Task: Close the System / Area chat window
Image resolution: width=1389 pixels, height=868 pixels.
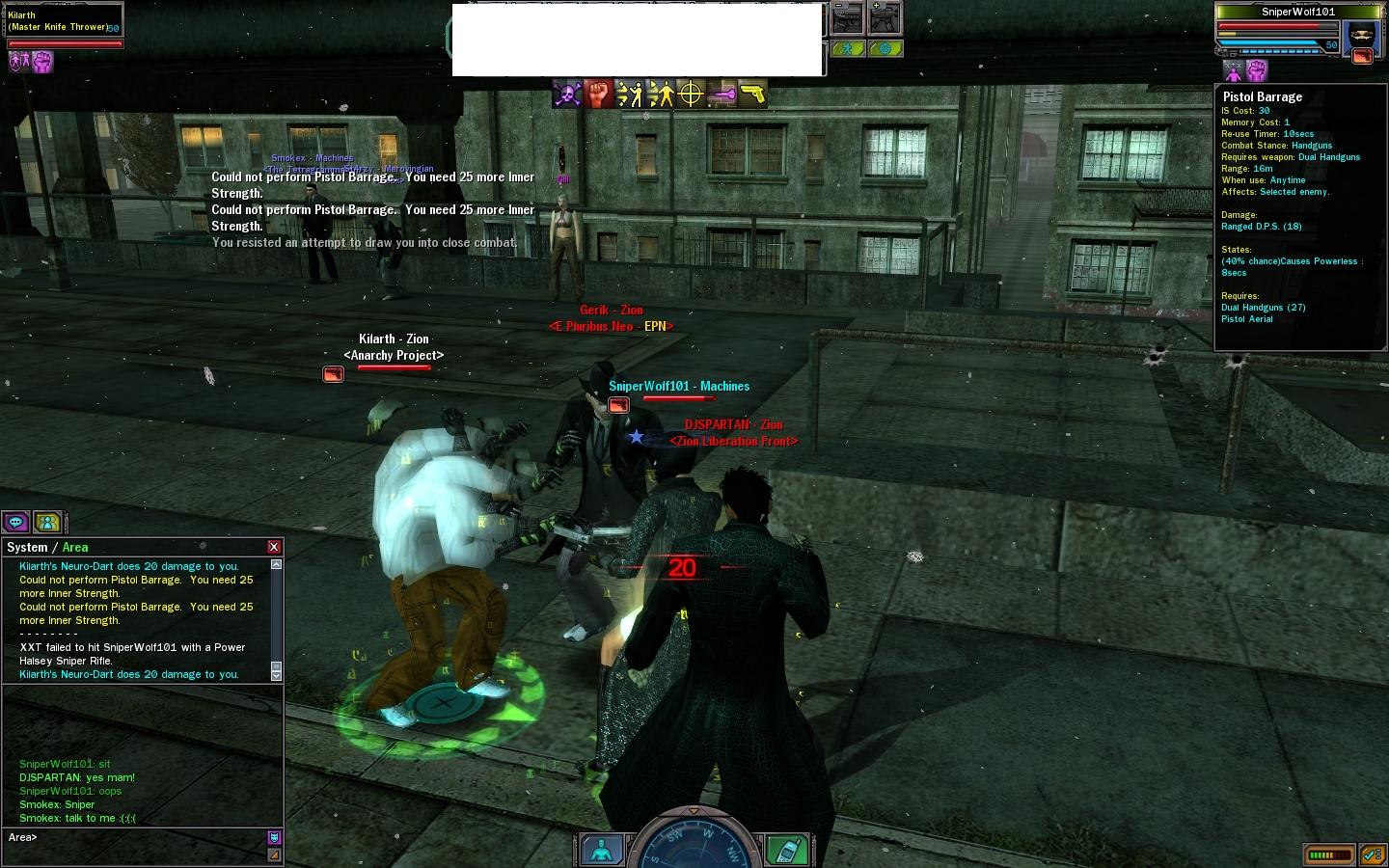Action: (274, 547)
